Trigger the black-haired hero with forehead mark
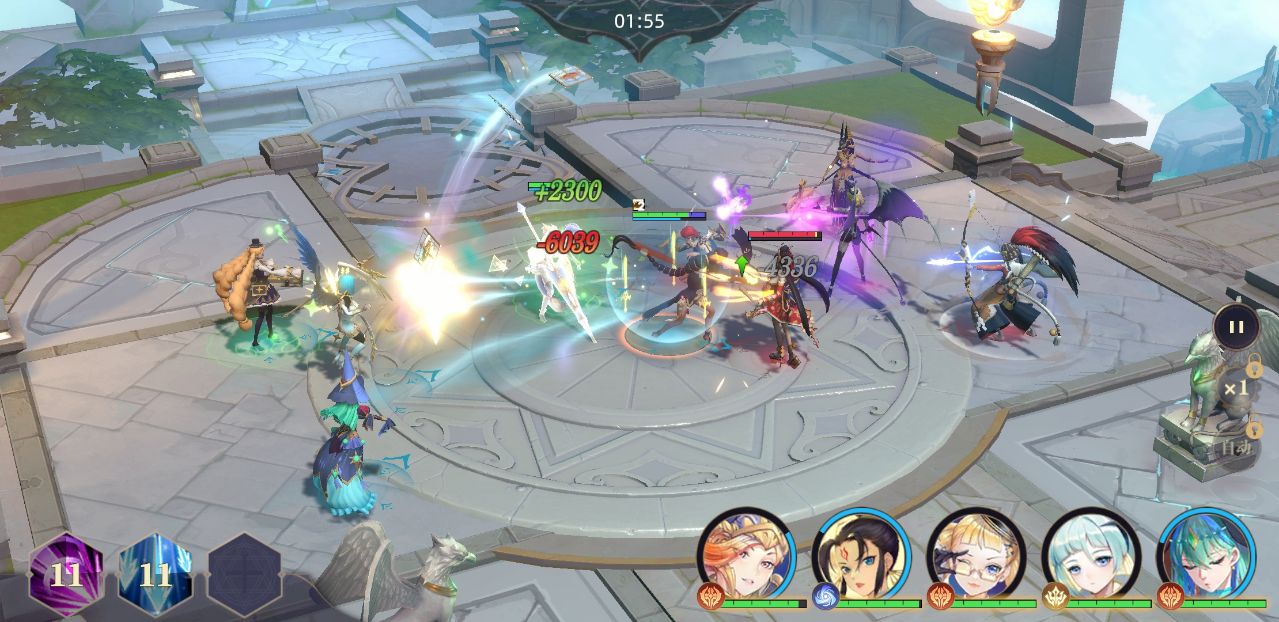This screenshot has height=622, width=1279. pyautogui.click(x=860, y=554)
